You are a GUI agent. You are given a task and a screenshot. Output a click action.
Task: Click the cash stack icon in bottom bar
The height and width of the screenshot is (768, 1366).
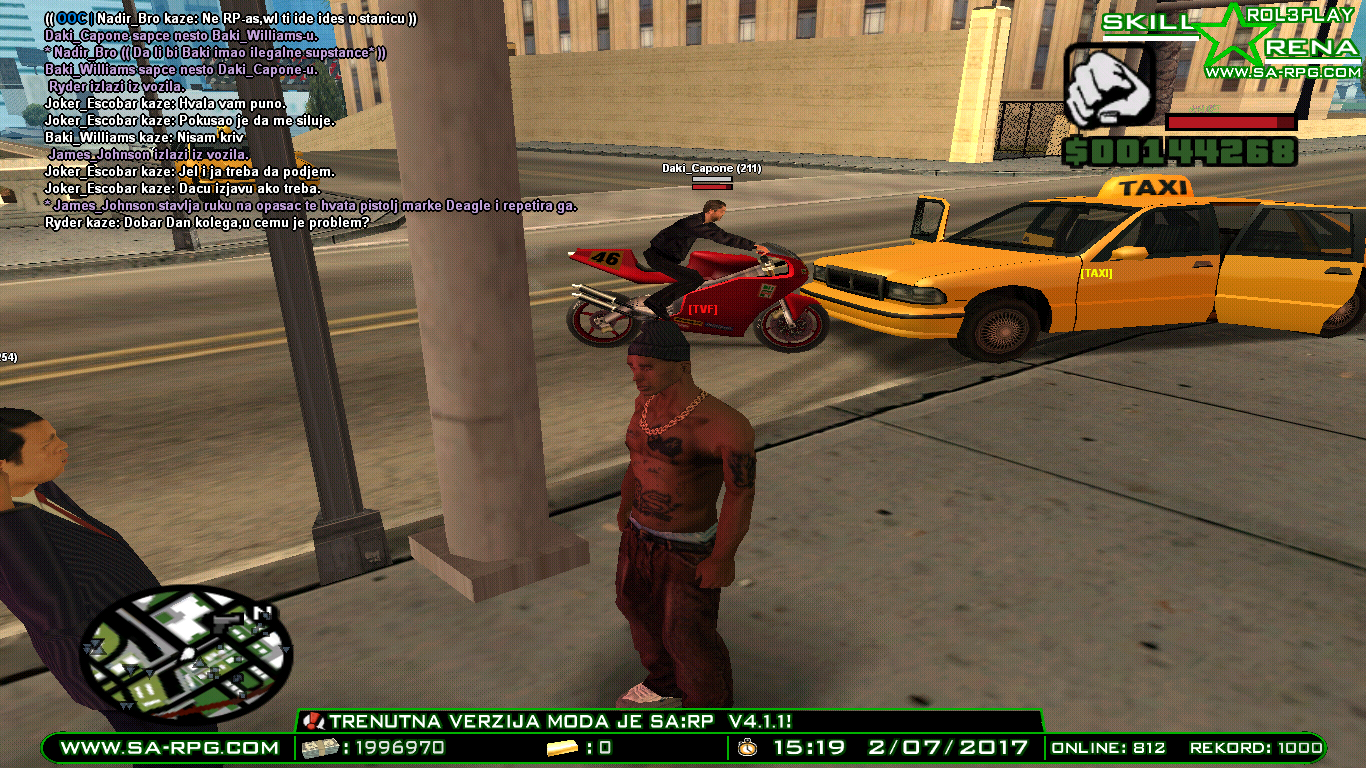pos(320,747)
